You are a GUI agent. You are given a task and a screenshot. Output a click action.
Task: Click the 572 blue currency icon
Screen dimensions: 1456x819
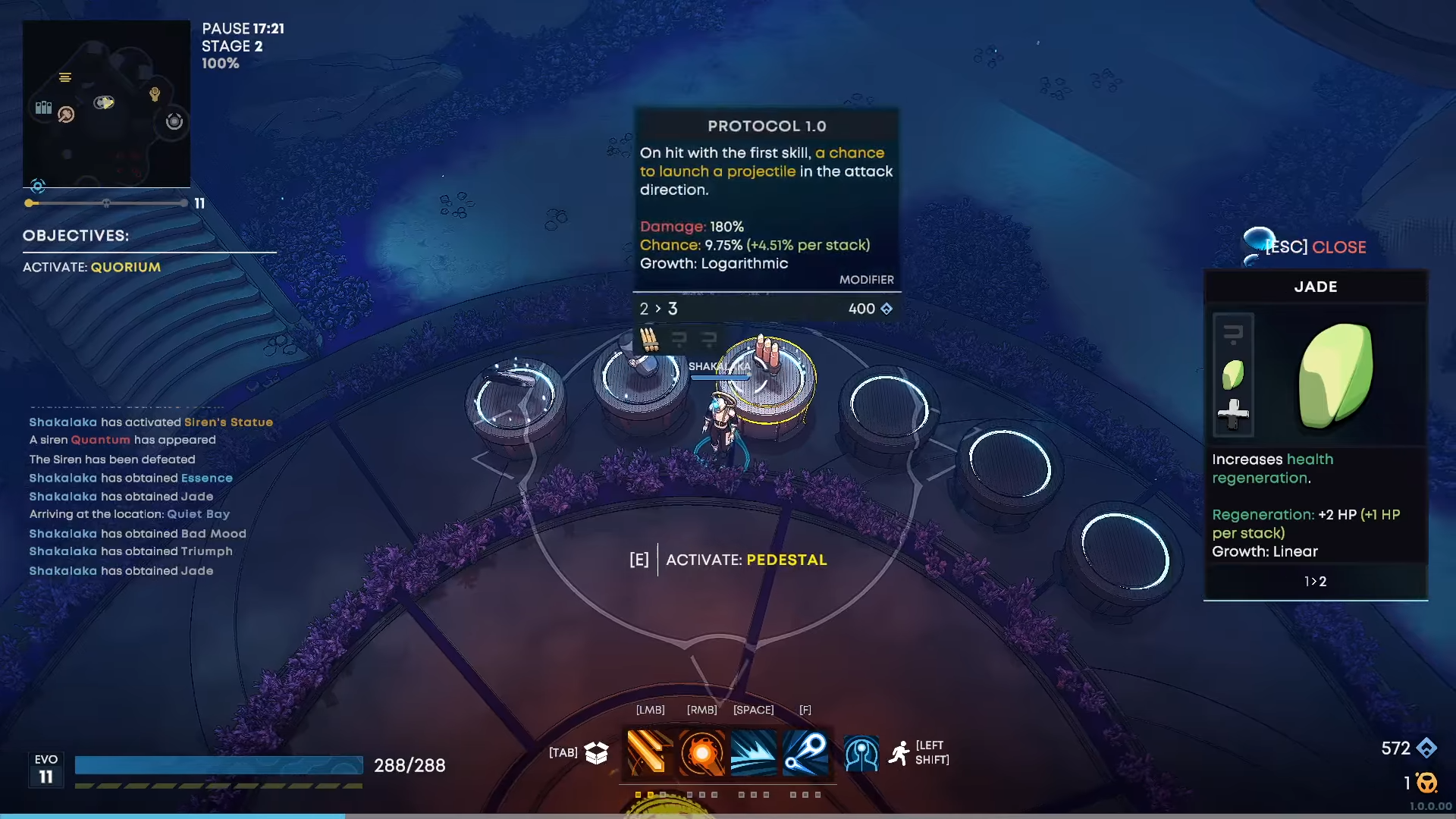(1426, 748)
